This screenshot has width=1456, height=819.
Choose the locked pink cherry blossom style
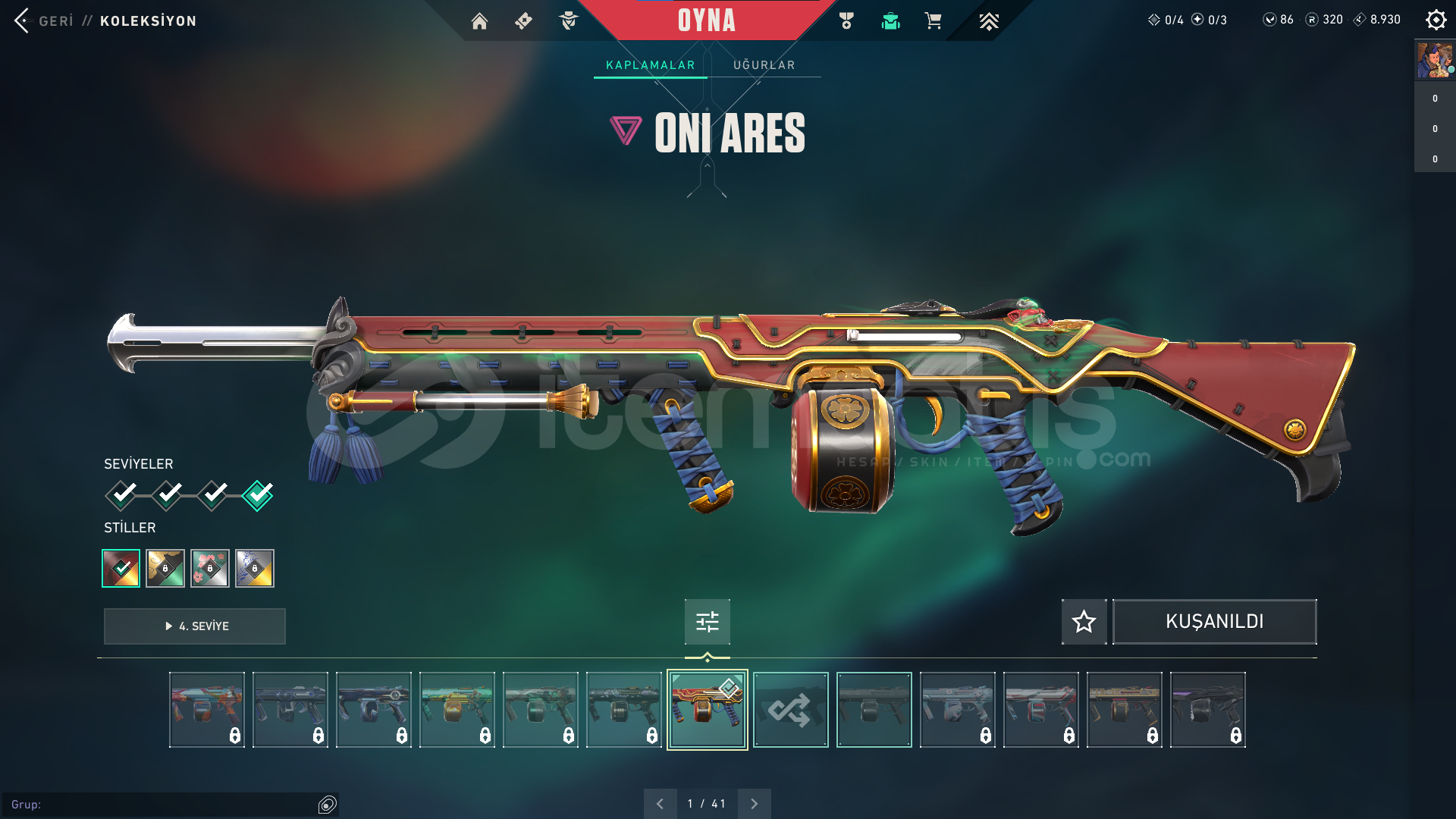[210, 568]
